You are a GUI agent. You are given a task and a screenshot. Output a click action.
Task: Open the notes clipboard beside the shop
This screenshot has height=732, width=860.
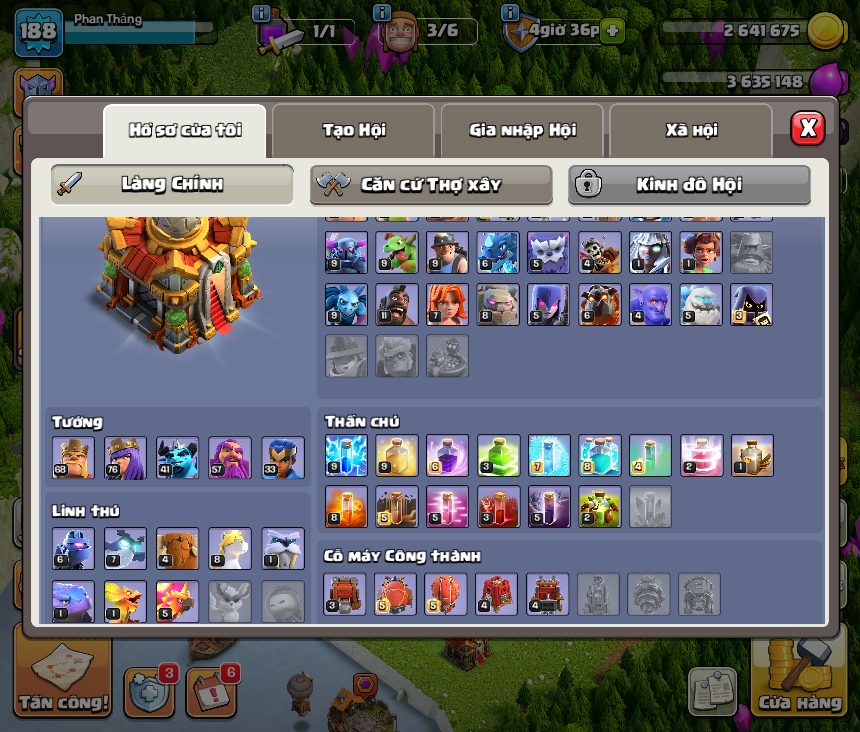coord(712,690)
